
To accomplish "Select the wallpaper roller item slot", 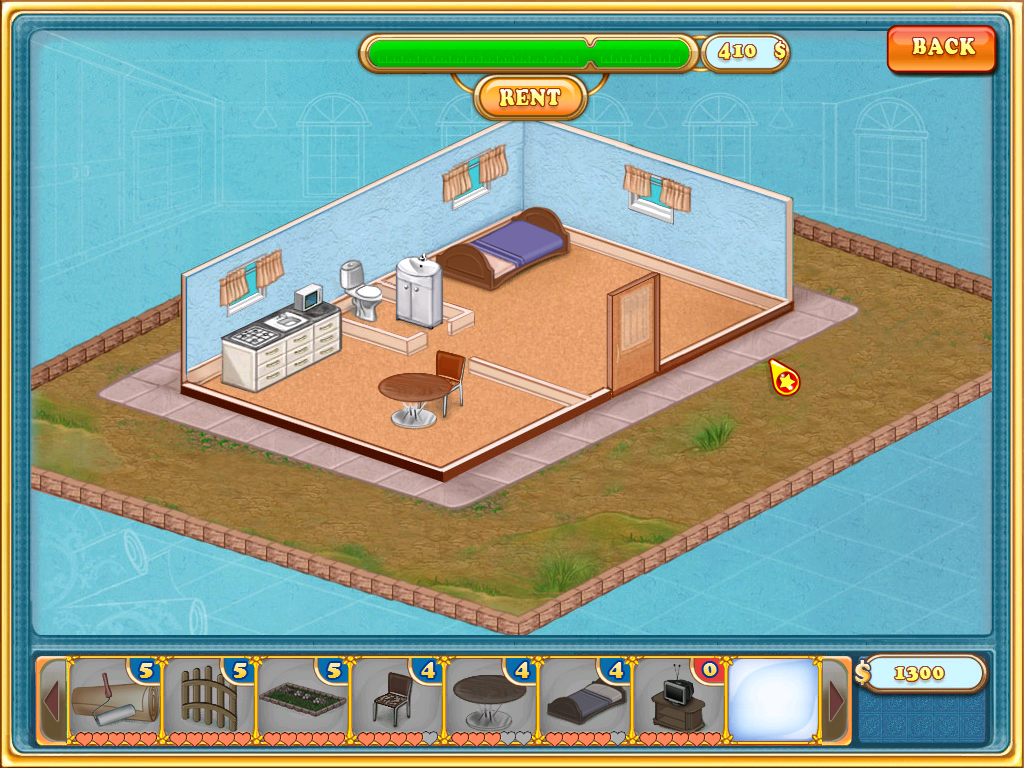I will point(114,698).
